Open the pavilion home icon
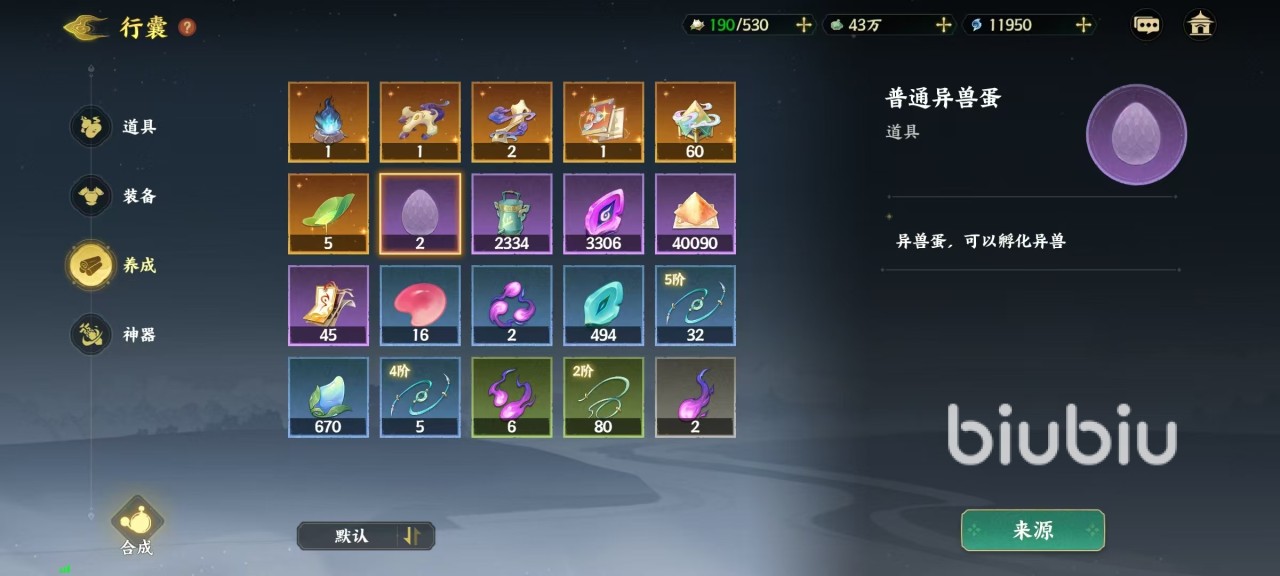The width and height of the screenshot is (1280, 576). click(x=1200, y=25)
